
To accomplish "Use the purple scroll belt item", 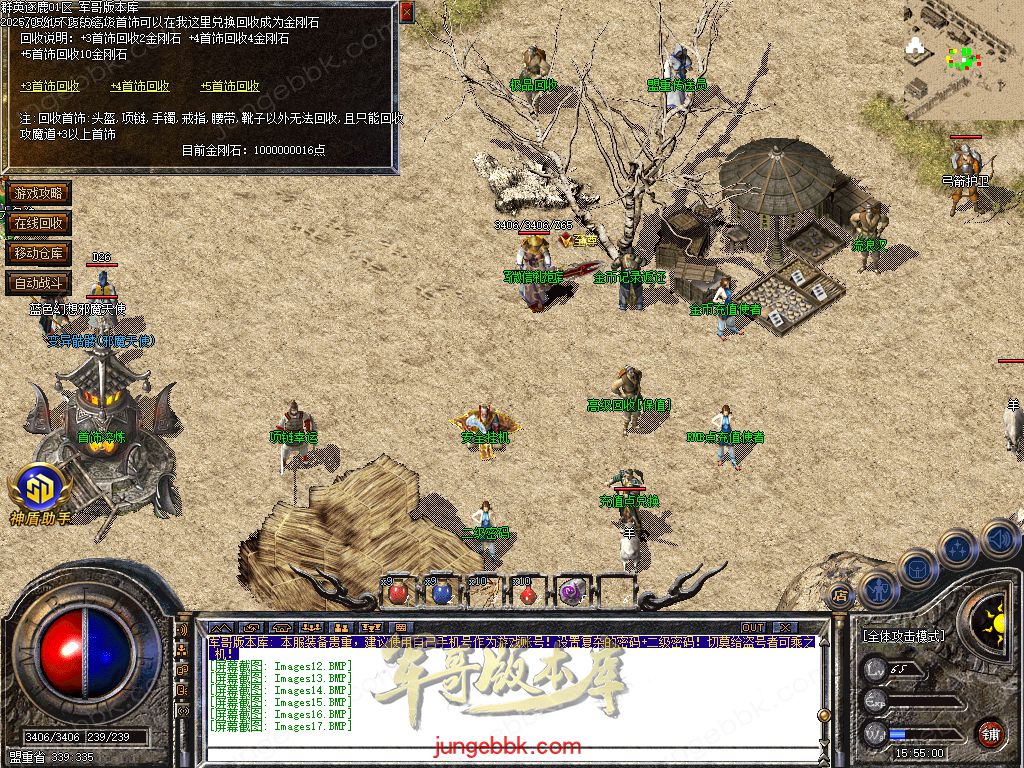I will coord(570,592).
